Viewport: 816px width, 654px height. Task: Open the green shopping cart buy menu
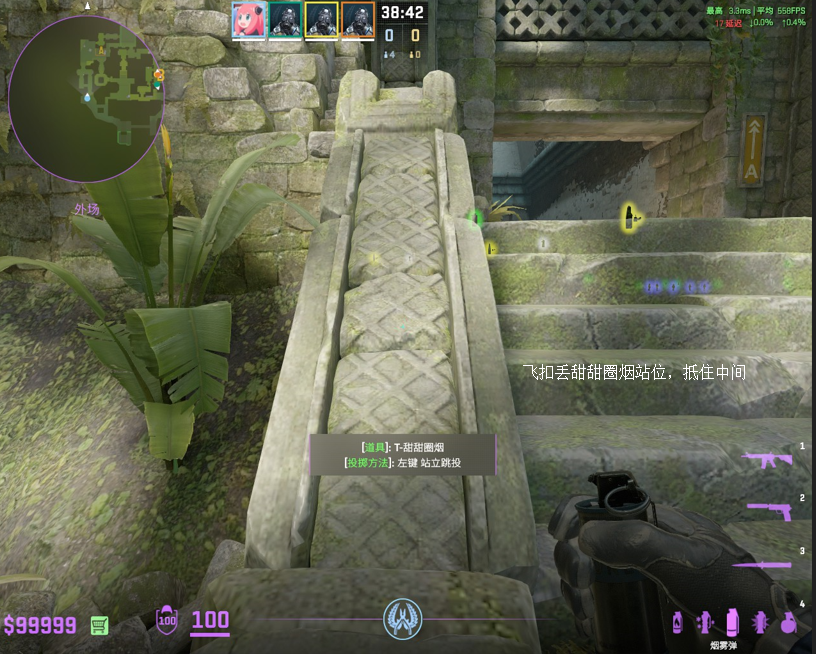(x=99, y=625)
